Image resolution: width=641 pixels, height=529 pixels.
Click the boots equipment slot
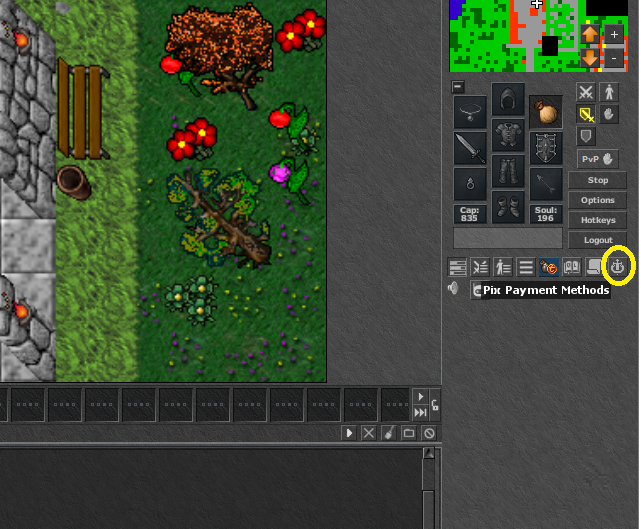[x=508, y=207]
